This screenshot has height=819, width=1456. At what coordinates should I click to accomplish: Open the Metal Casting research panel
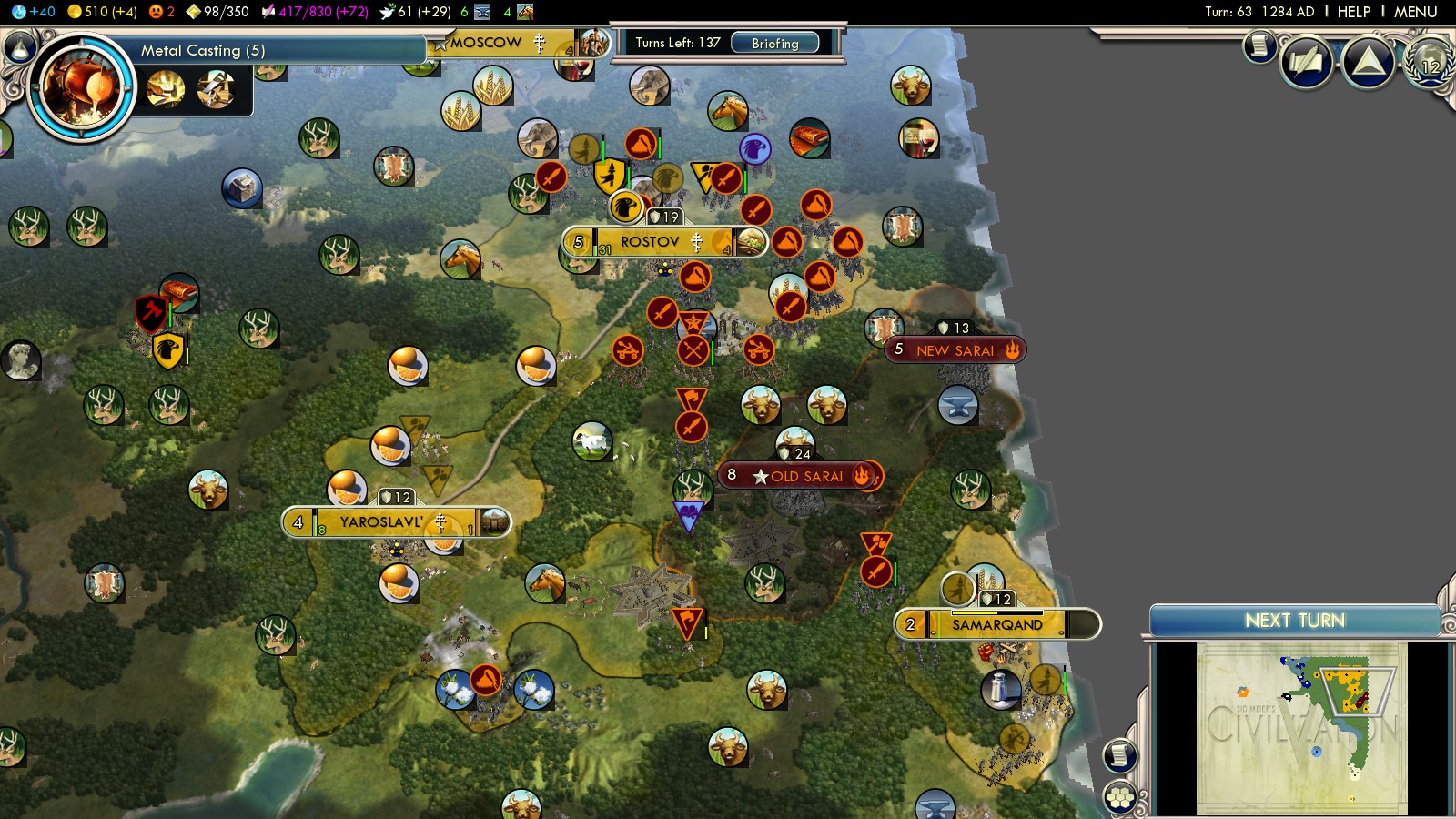[x=203, y=50]
